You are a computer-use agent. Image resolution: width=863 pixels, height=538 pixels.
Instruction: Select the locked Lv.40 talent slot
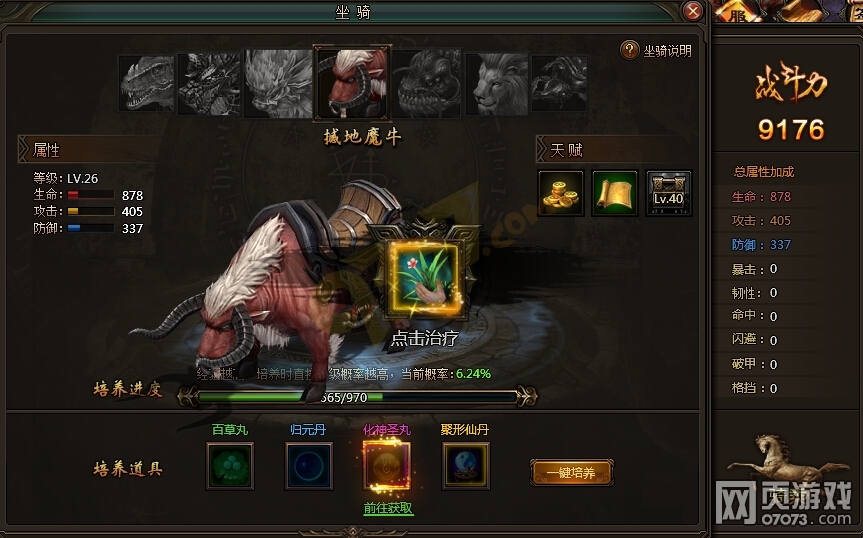point(668,191)
